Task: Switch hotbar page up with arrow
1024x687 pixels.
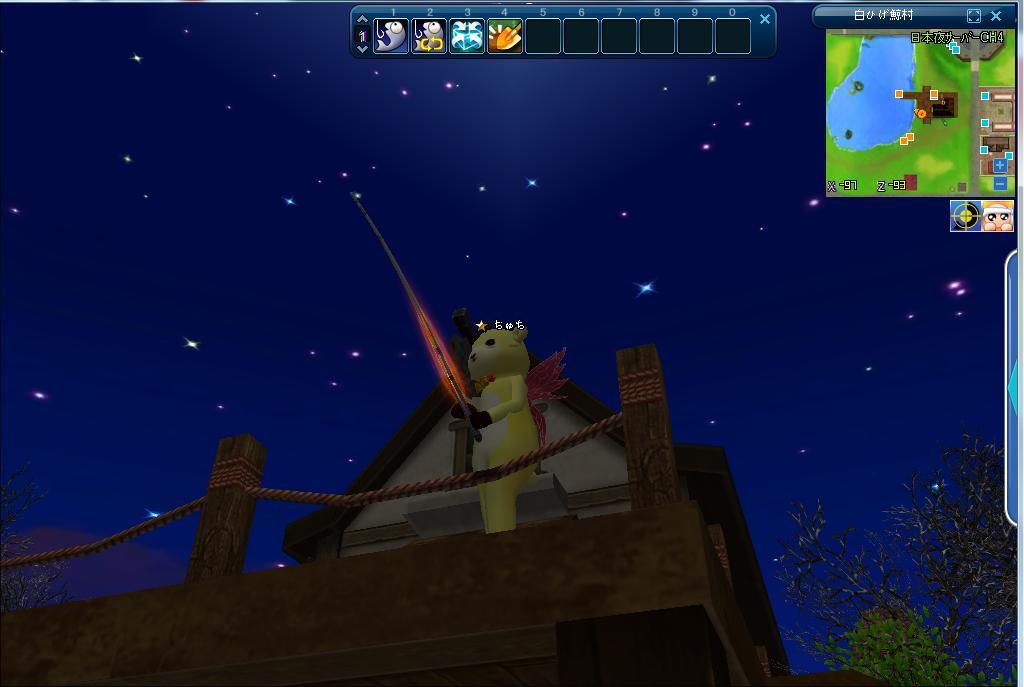Action: coord(363,21)
